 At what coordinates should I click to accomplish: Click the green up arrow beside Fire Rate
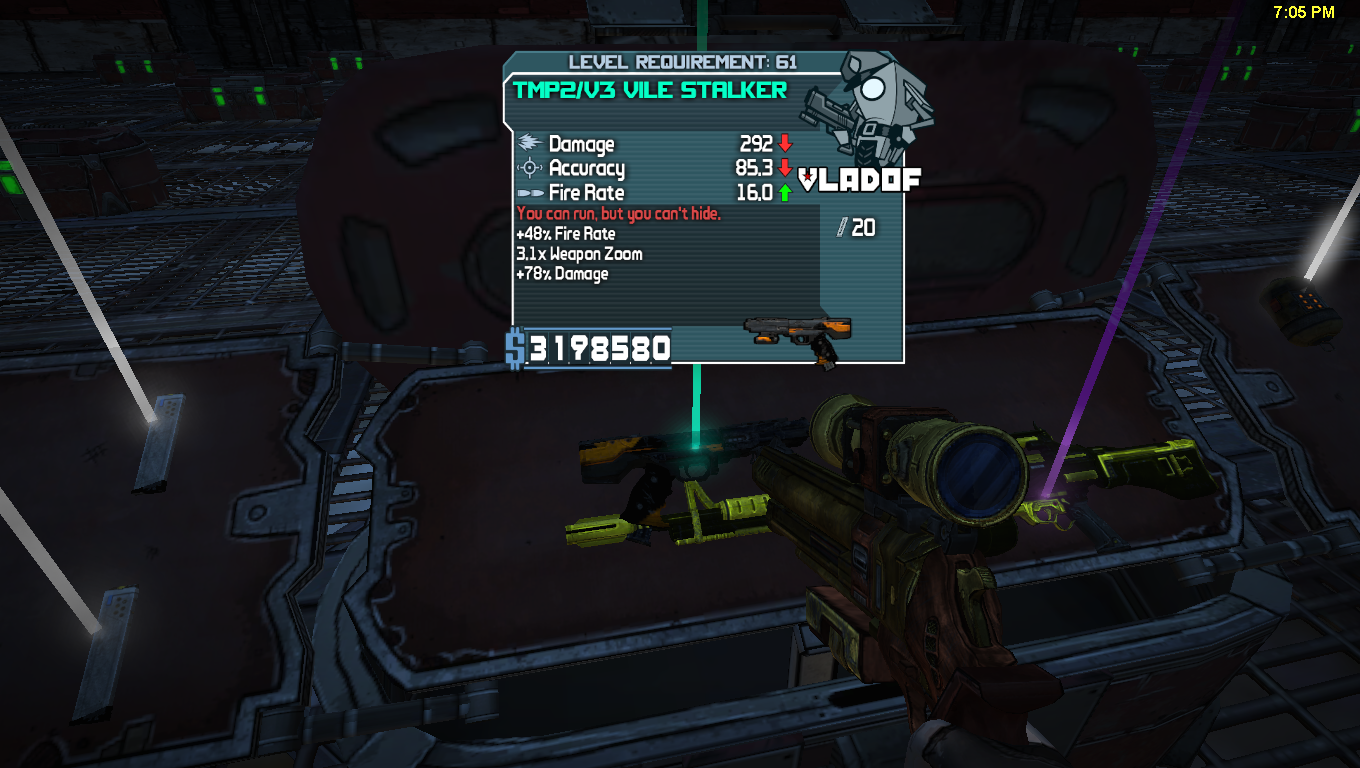click(x=786, y=192)
